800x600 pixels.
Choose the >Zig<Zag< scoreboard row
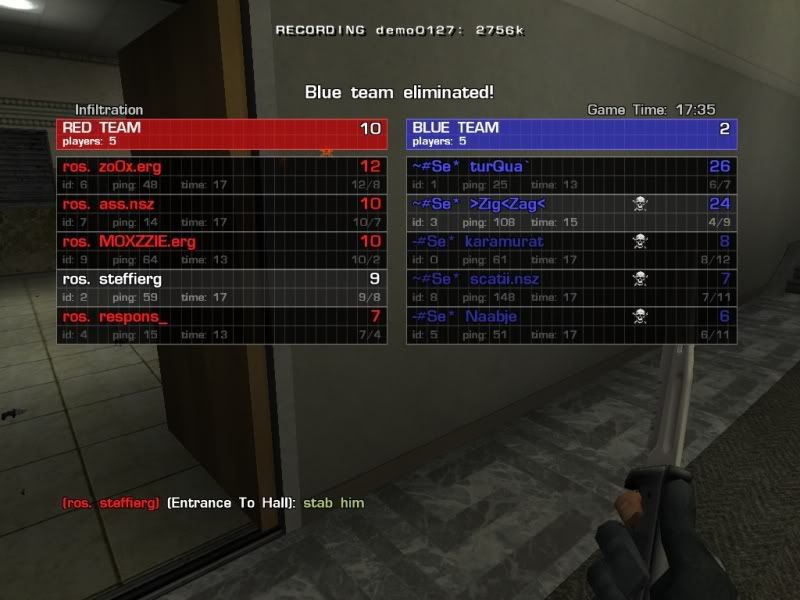click(571, 212)
